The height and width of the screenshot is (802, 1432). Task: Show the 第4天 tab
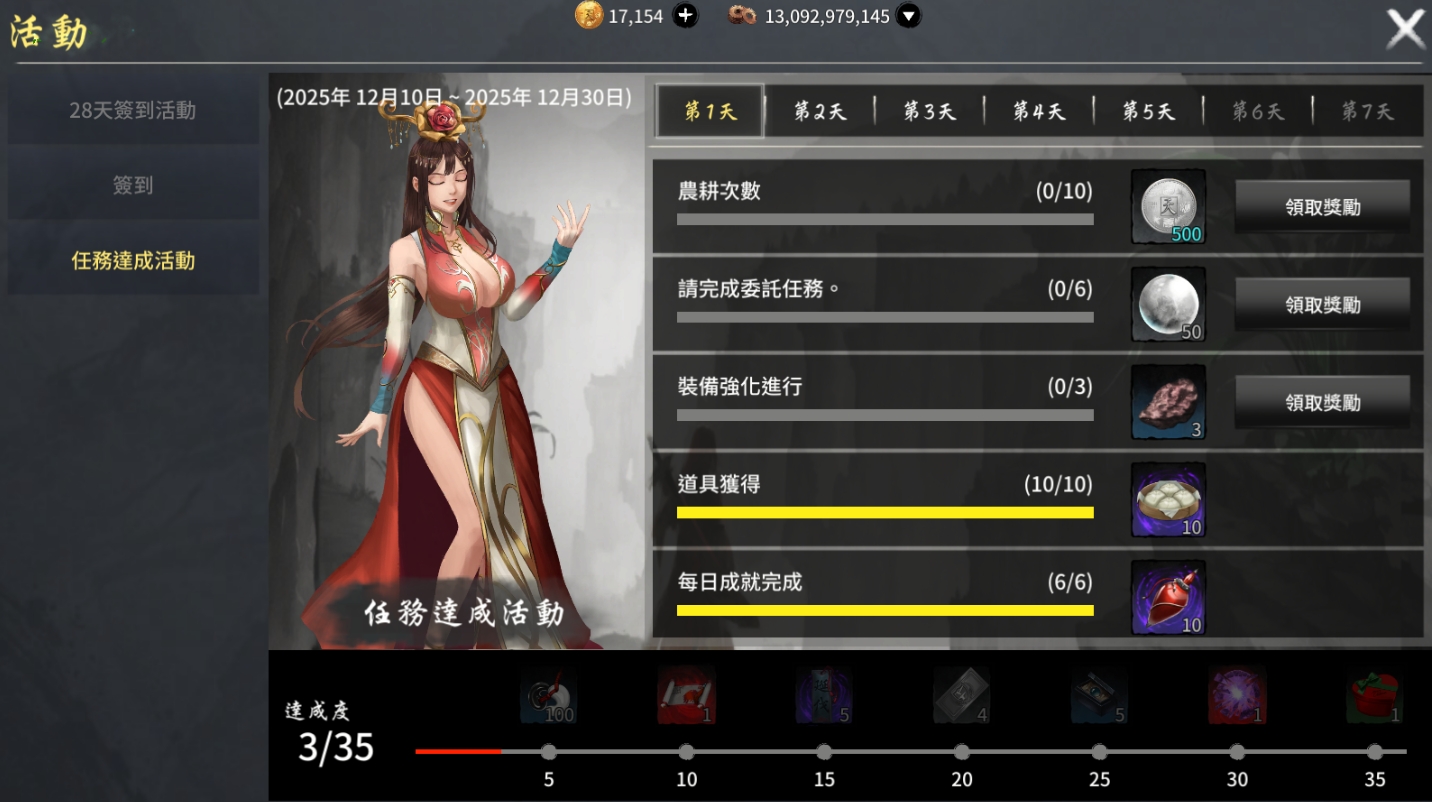1039,111
